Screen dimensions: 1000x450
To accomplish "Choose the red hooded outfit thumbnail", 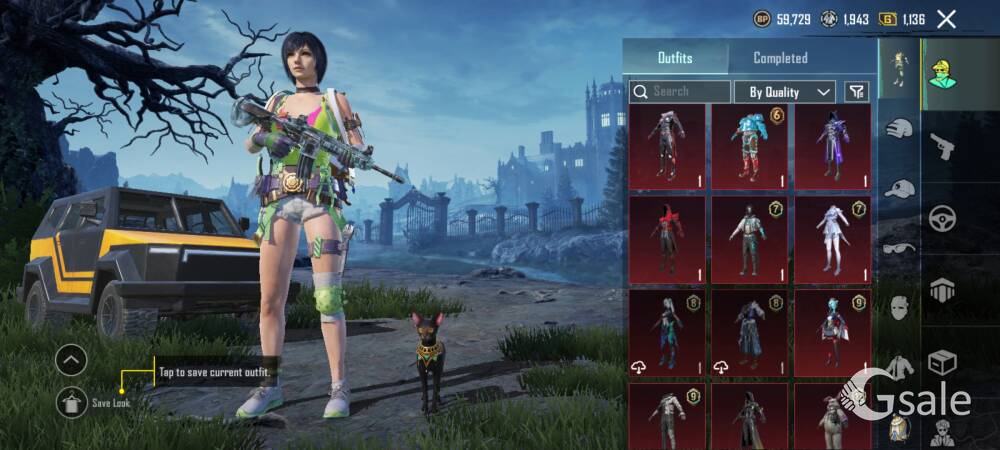I will pos(667,240).
